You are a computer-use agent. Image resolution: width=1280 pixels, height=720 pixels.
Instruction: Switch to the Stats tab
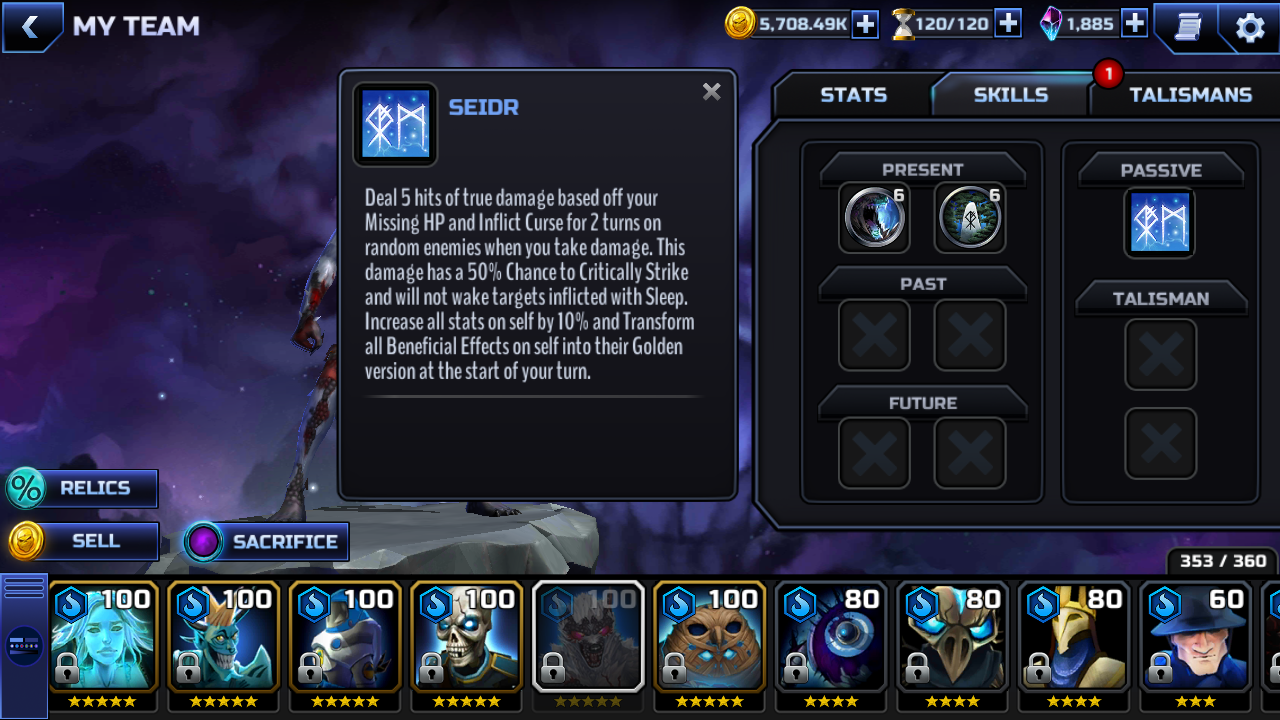click(853, 95)
